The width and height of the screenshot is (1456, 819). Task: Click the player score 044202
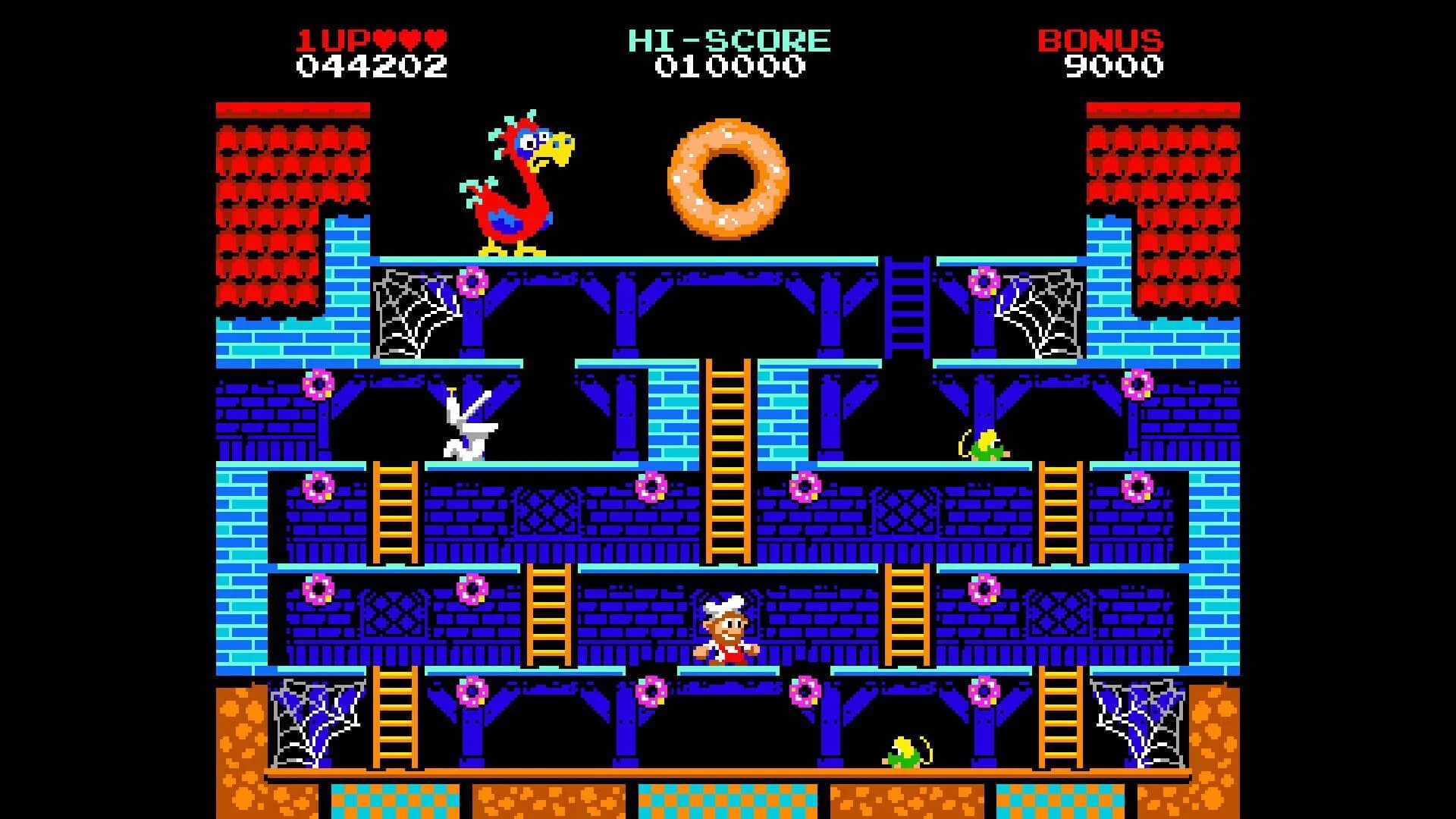pyautogui.click(x=372, y=67)
